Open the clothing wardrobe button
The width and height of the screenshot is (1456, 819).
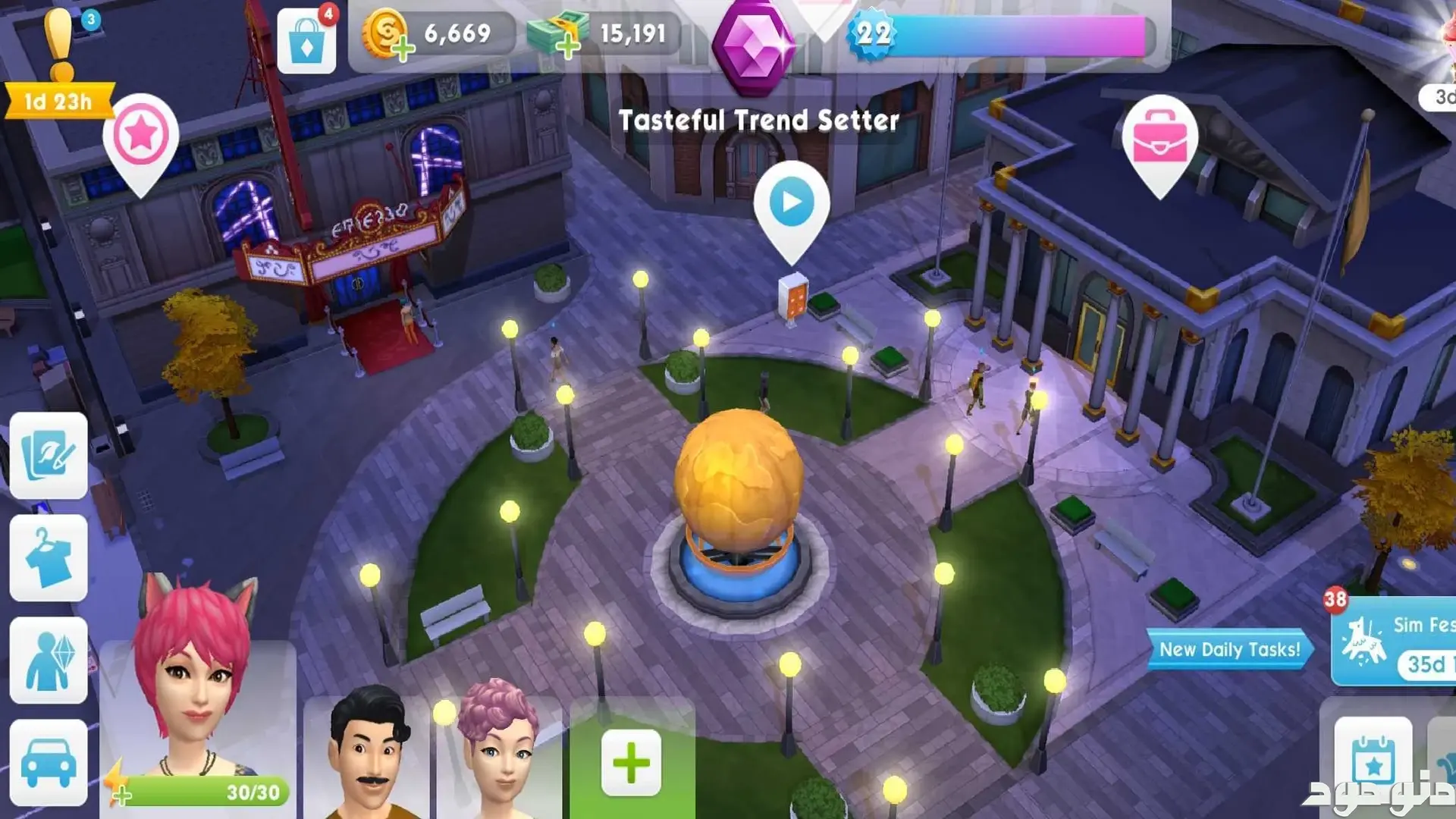tap(49, 558)
